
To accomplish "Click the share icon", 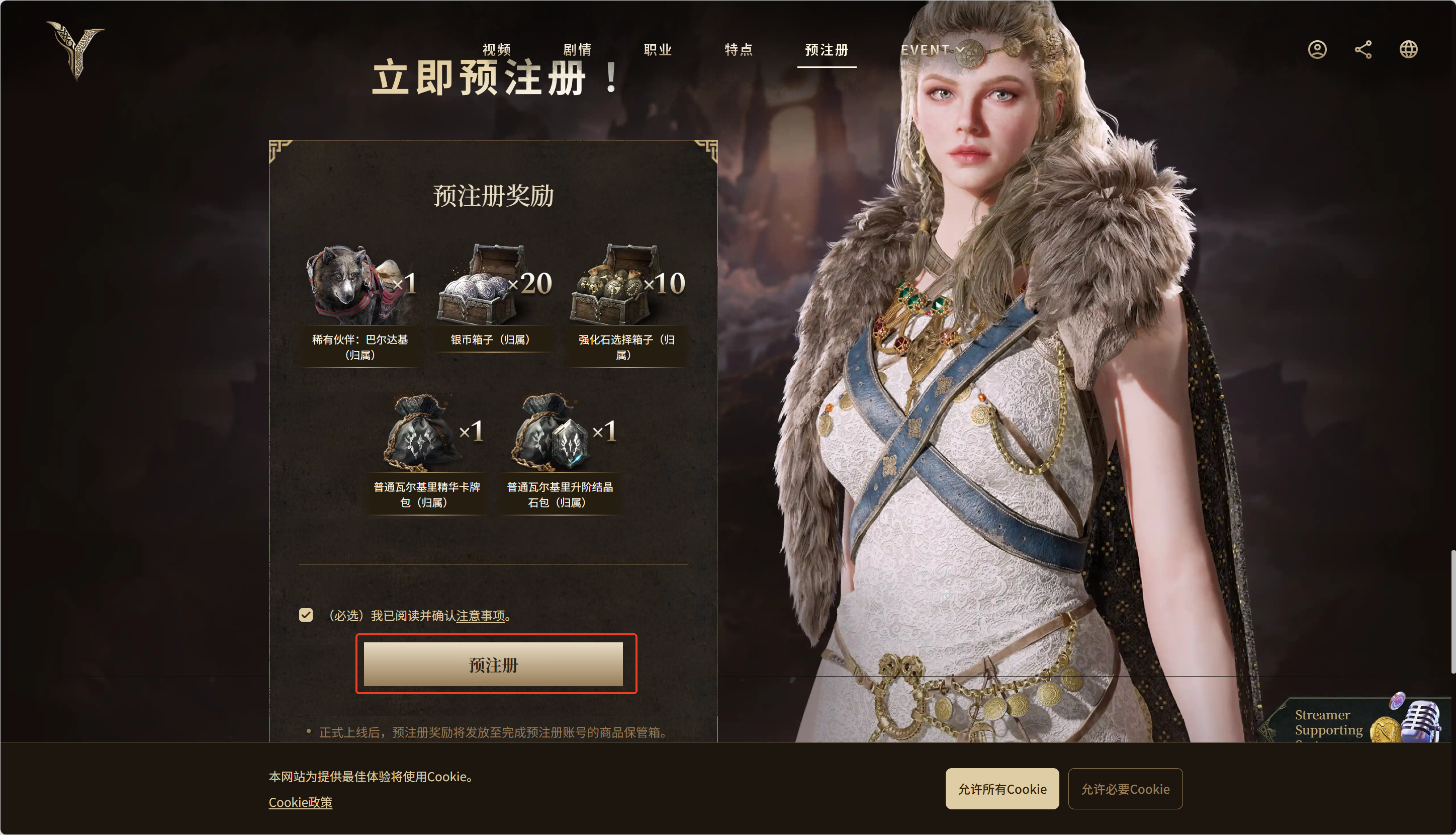I will point(1363,50).
